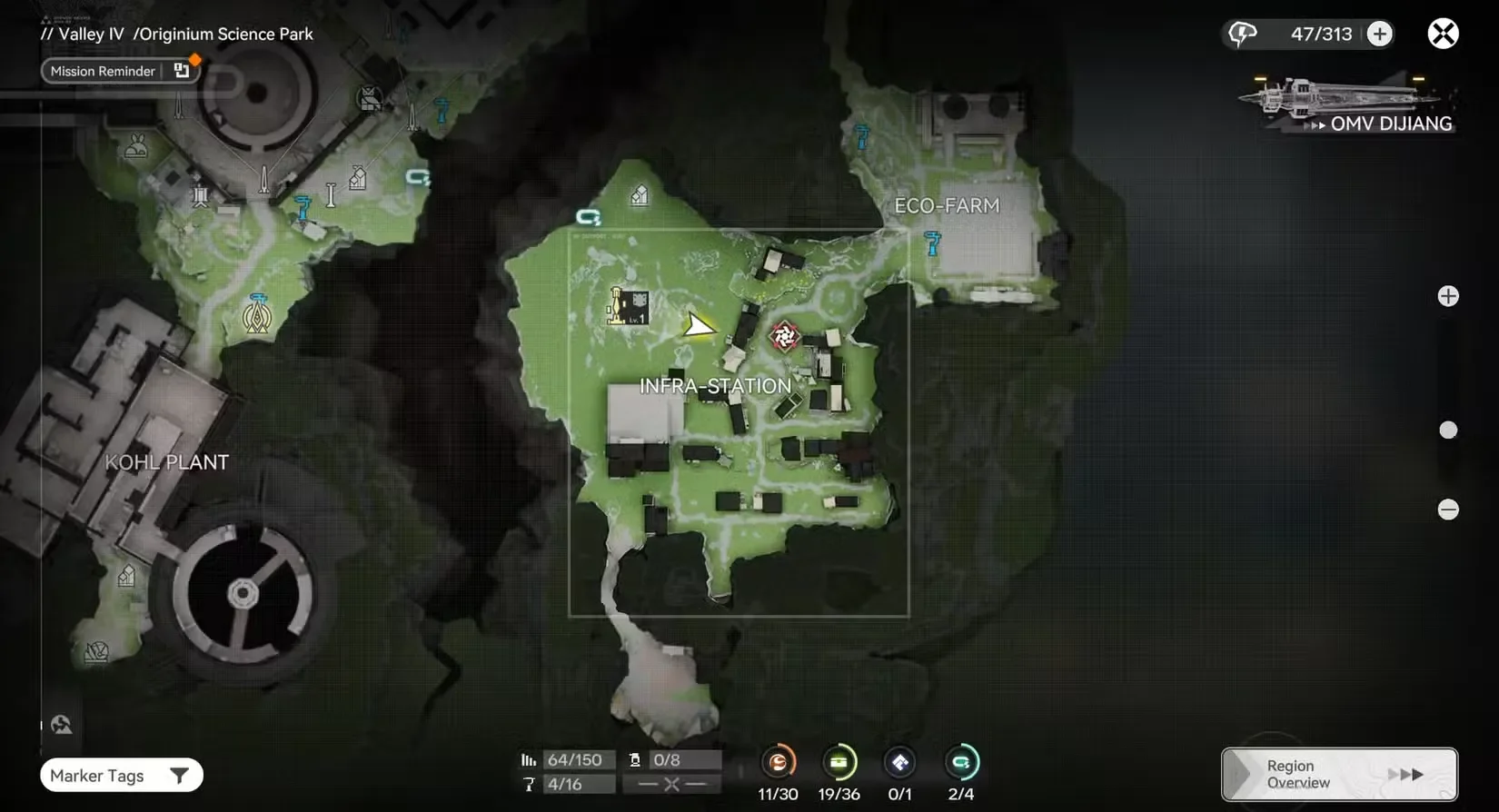Select the OMV DIJIANG ship label
1499x812 pixels.
tap(1392, 124)
